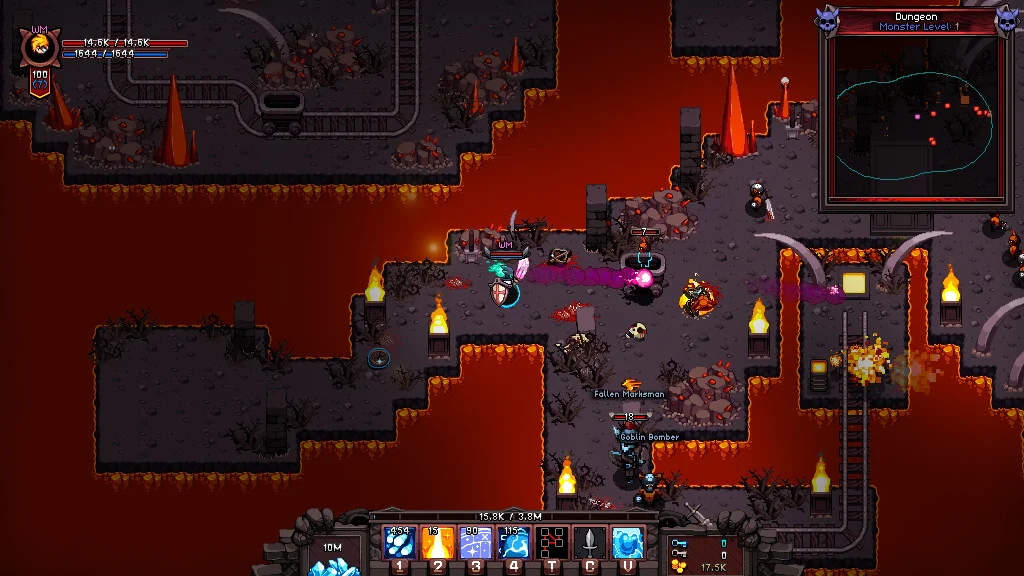The image size is (1024, 576).
Task: Open the talent tree icon
Action: 552,543
